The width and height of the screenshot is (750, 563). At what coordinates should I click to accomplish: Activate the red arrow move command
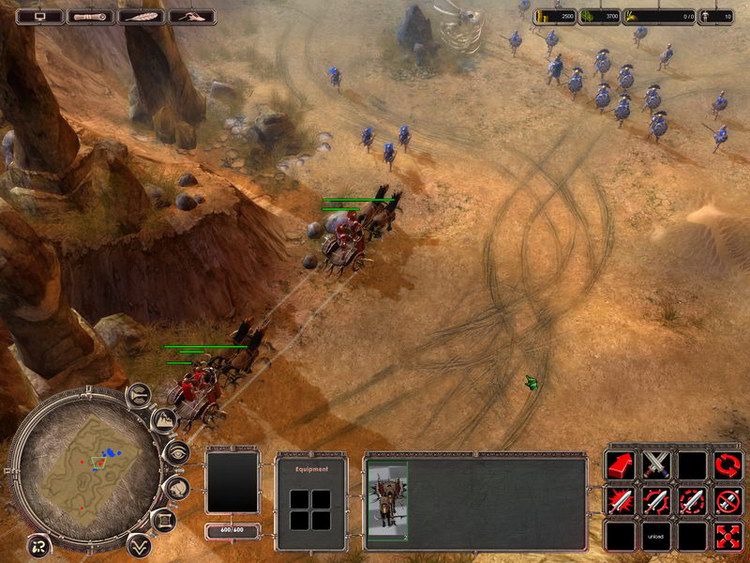(x=620, y=465)
